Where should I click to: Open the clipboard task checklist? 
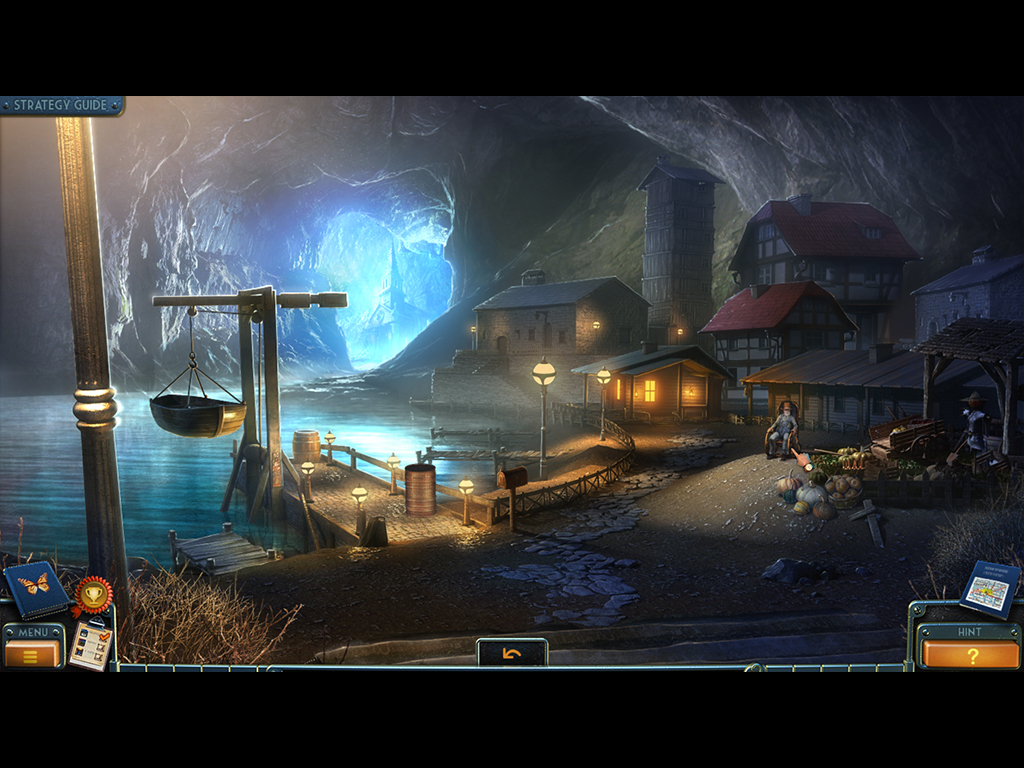pos(90,645)
